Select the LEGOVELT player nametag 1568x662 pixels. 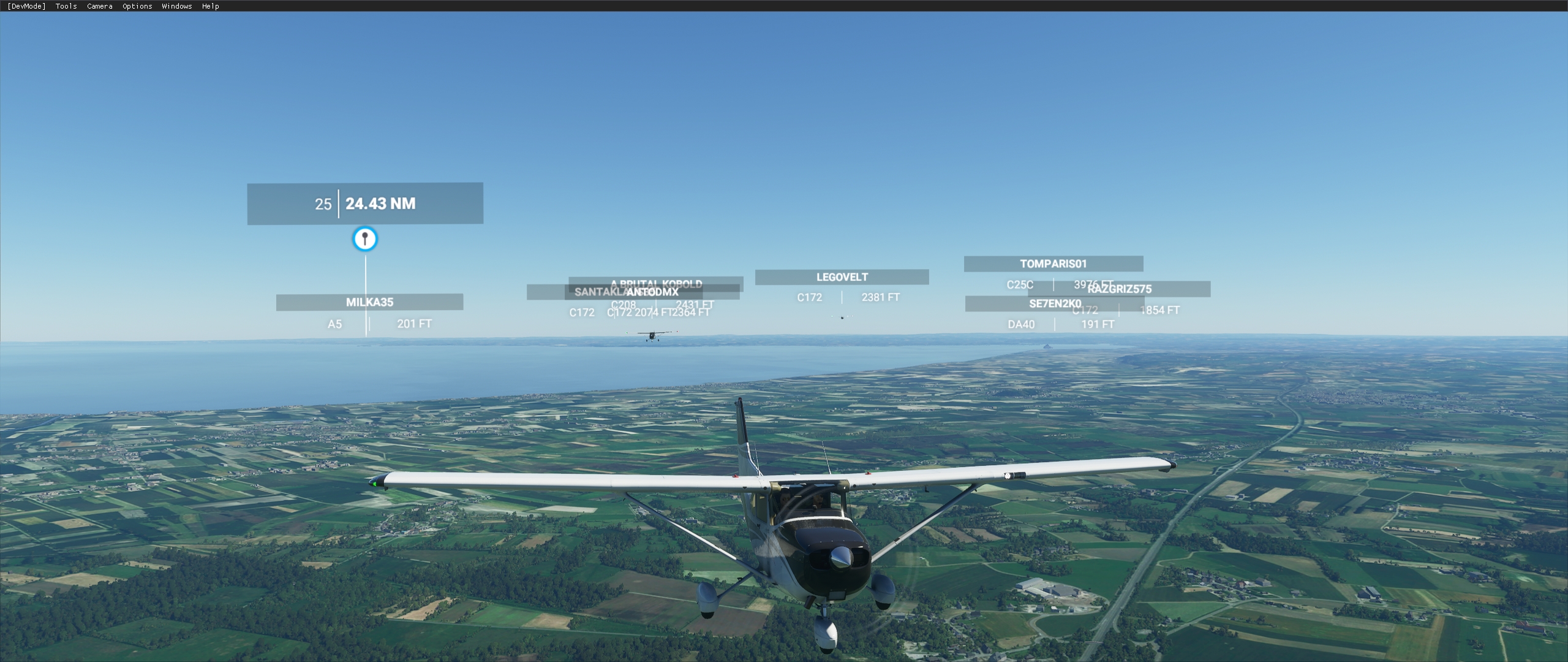click(842, 276)
